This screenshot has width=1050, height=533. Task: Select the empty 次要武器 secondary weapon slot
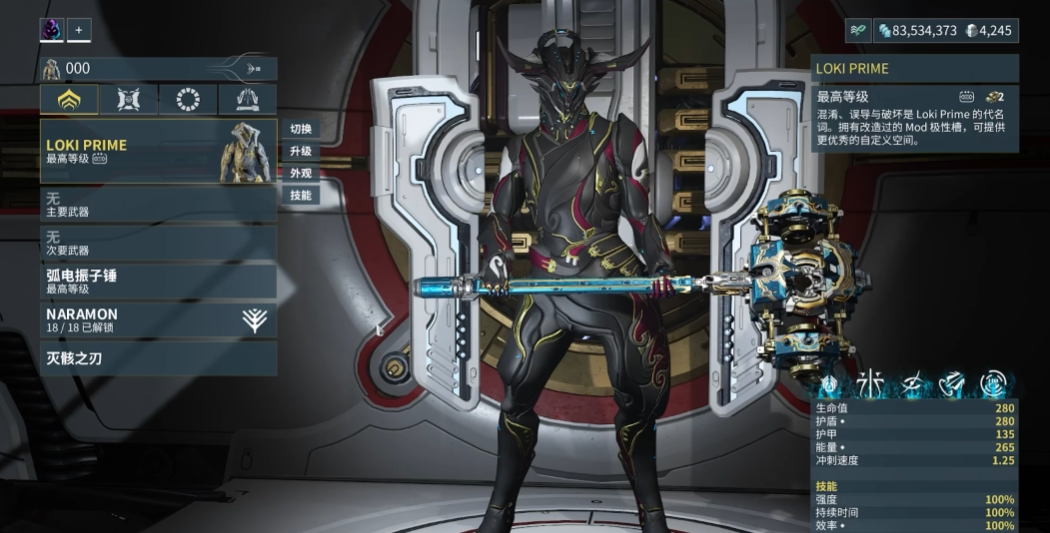click(158, 242)
